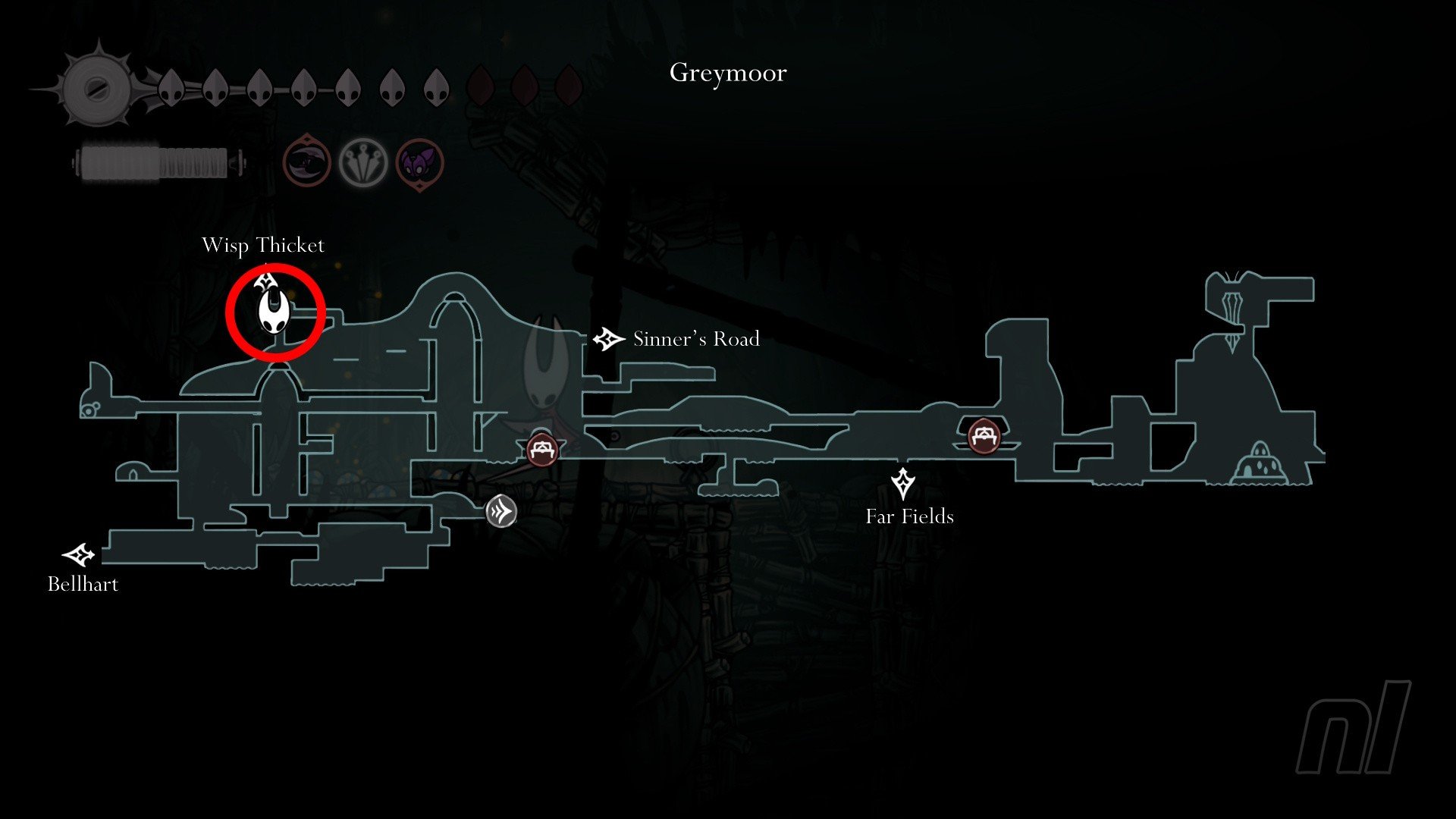Choose the Sinner's Road exit marker
Viewport: 1456px width, 819px height.
(x=607, y=339)
